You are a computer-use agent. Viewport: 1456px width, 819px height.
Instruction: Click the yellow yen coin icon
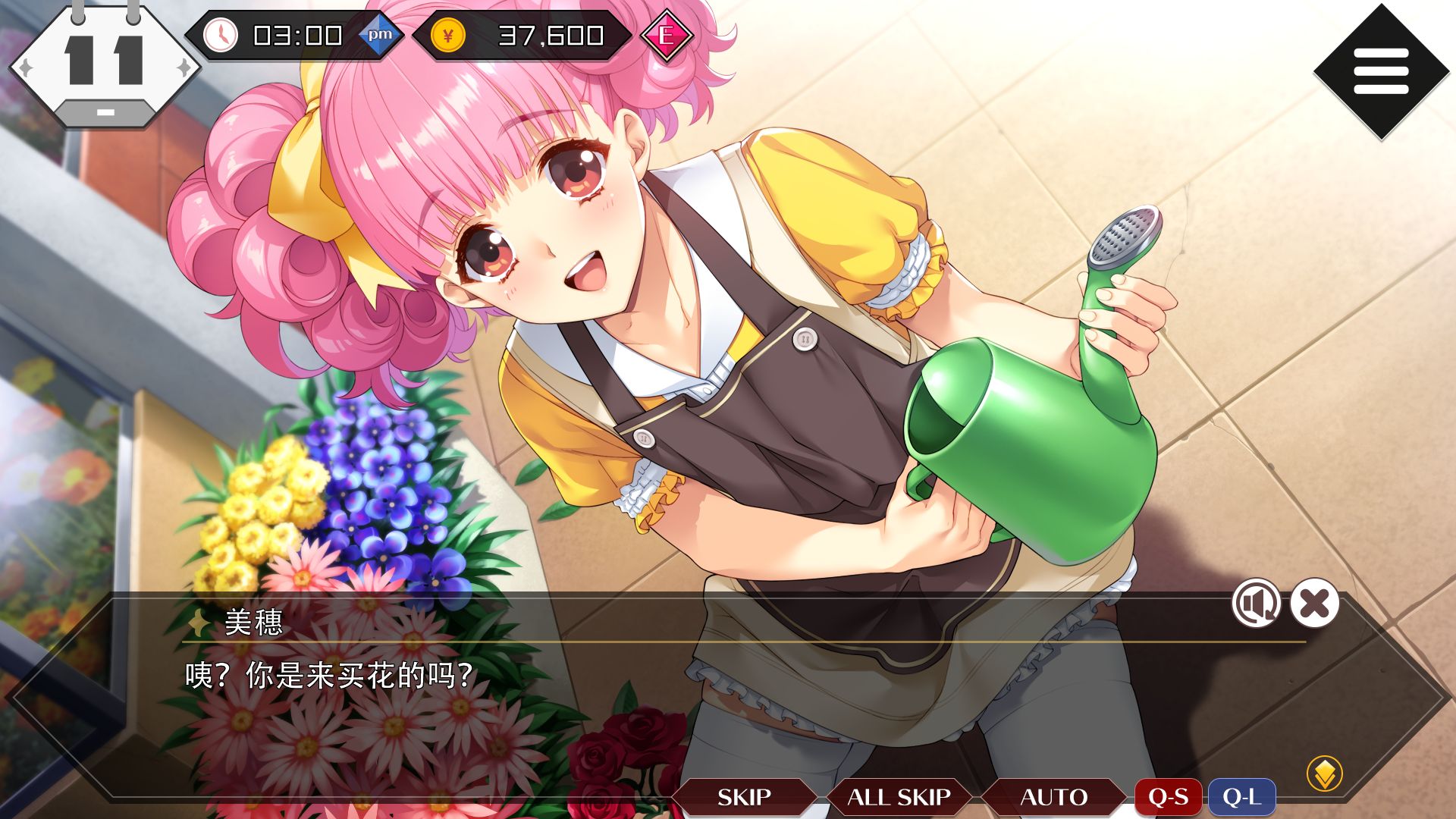click(449, 35)
